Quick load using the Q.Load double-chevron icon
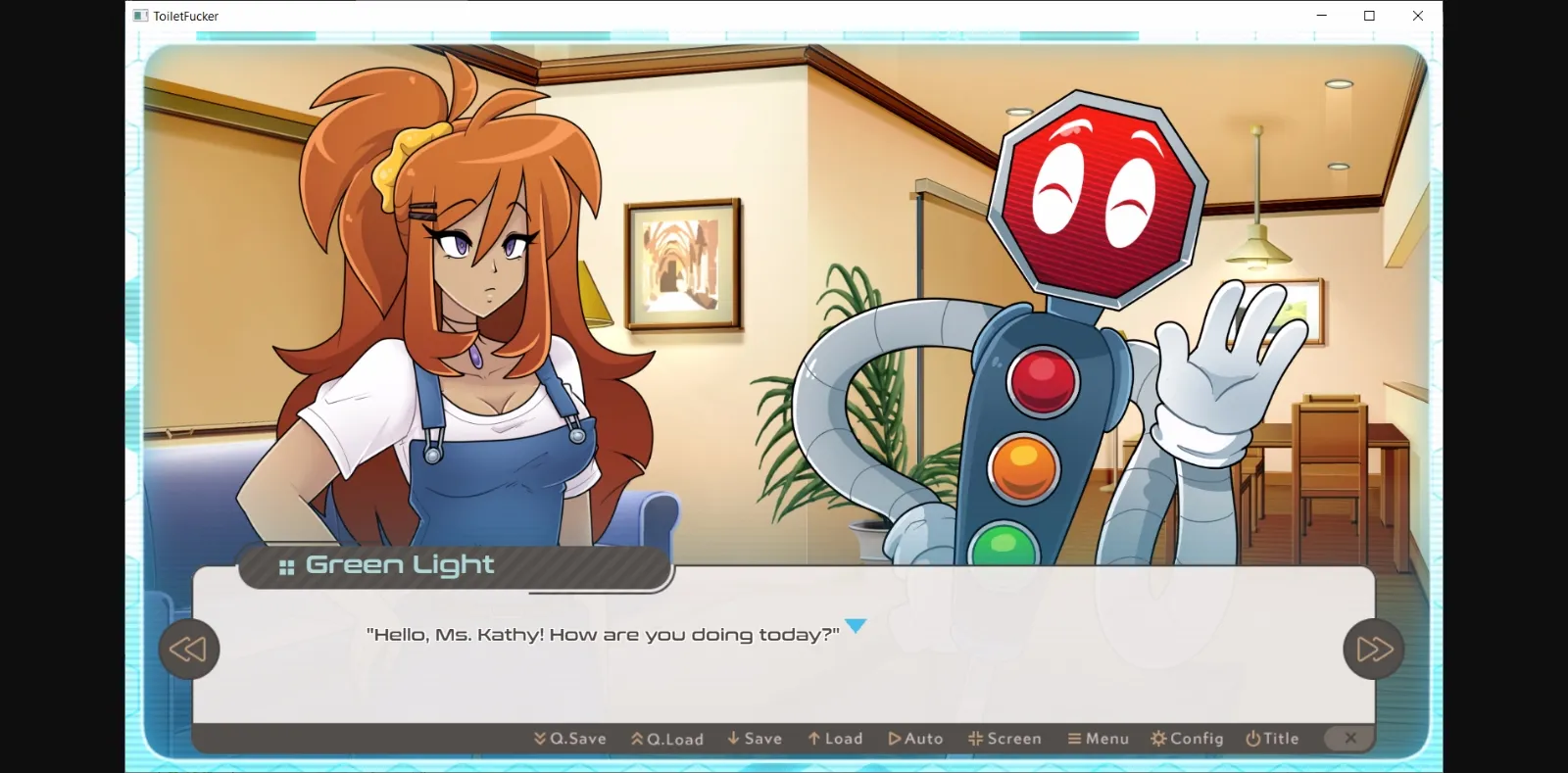Image resolution: width=1568 pixels, height=773 pixels. click(636, 738)
